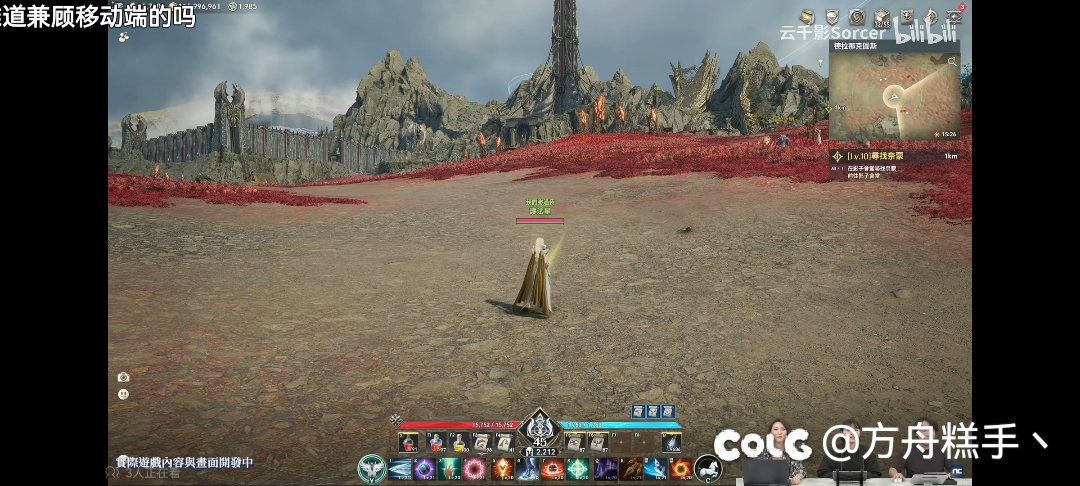Cast the black hole fire ring skill
1080x486 pixels.
[x=682, y=468]
